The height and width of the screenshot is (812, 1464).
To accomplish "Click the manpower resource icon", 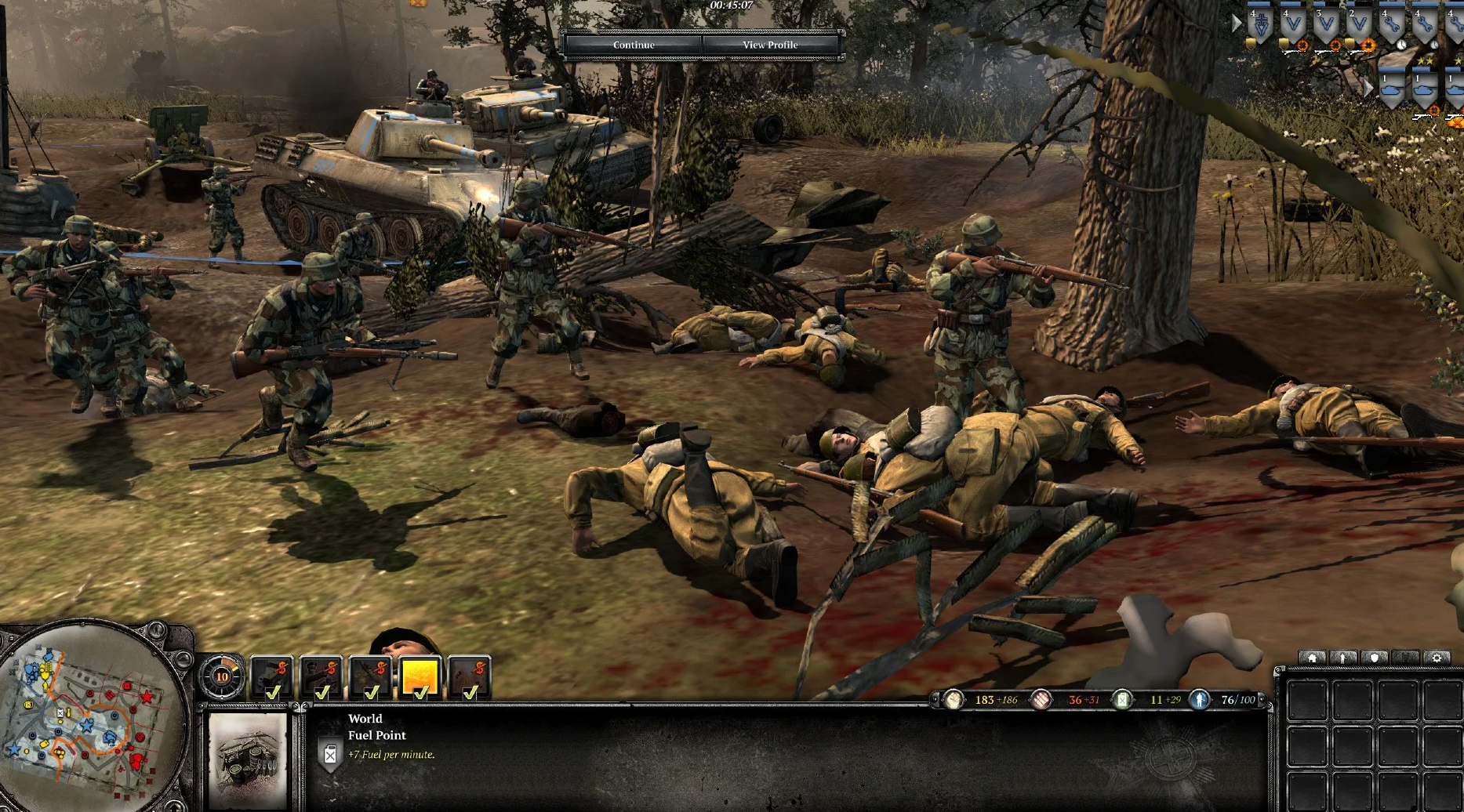I will point(953,700).
